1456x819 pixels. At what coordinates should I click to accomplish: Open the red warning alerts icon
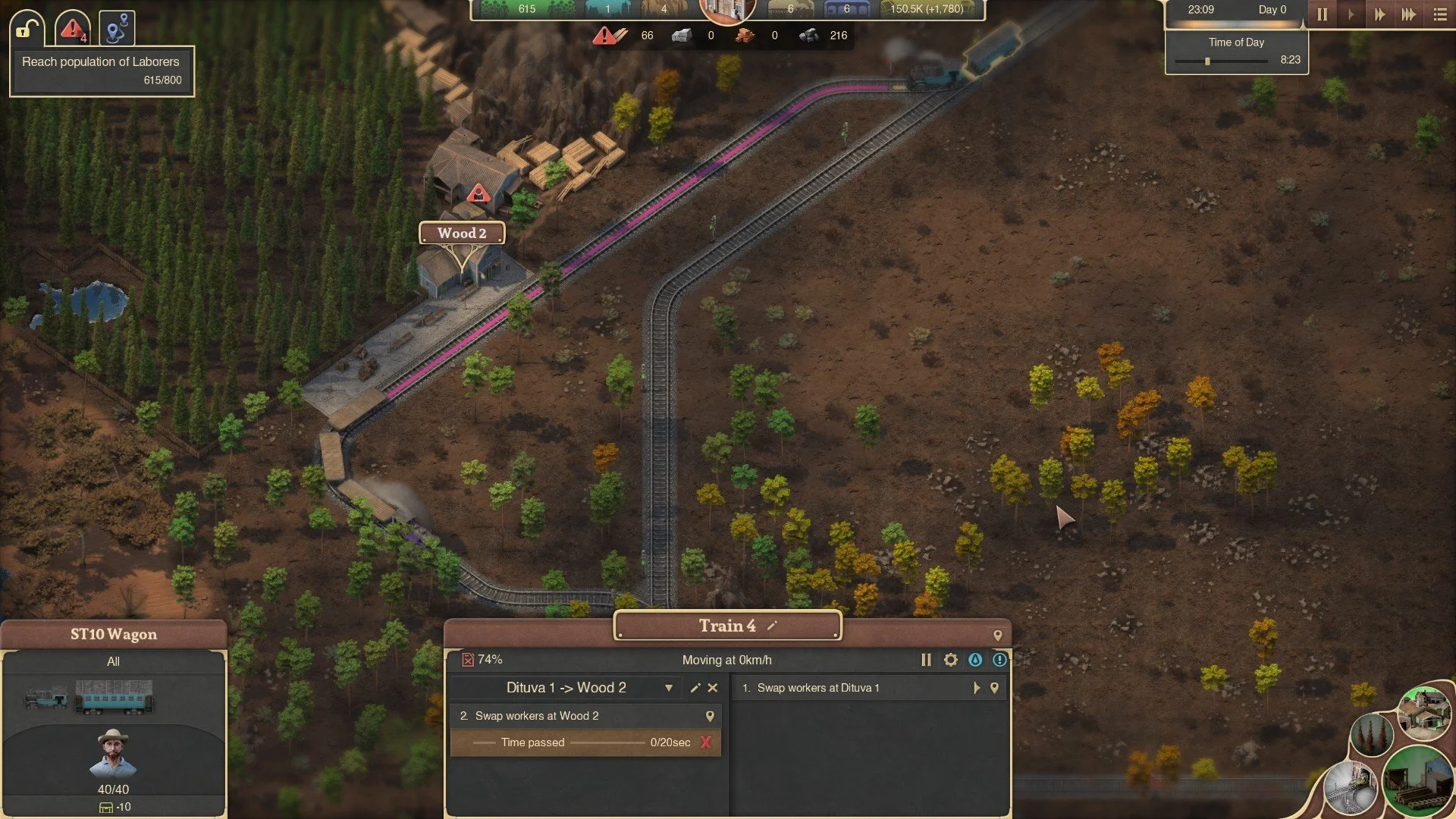click(73, 30)
